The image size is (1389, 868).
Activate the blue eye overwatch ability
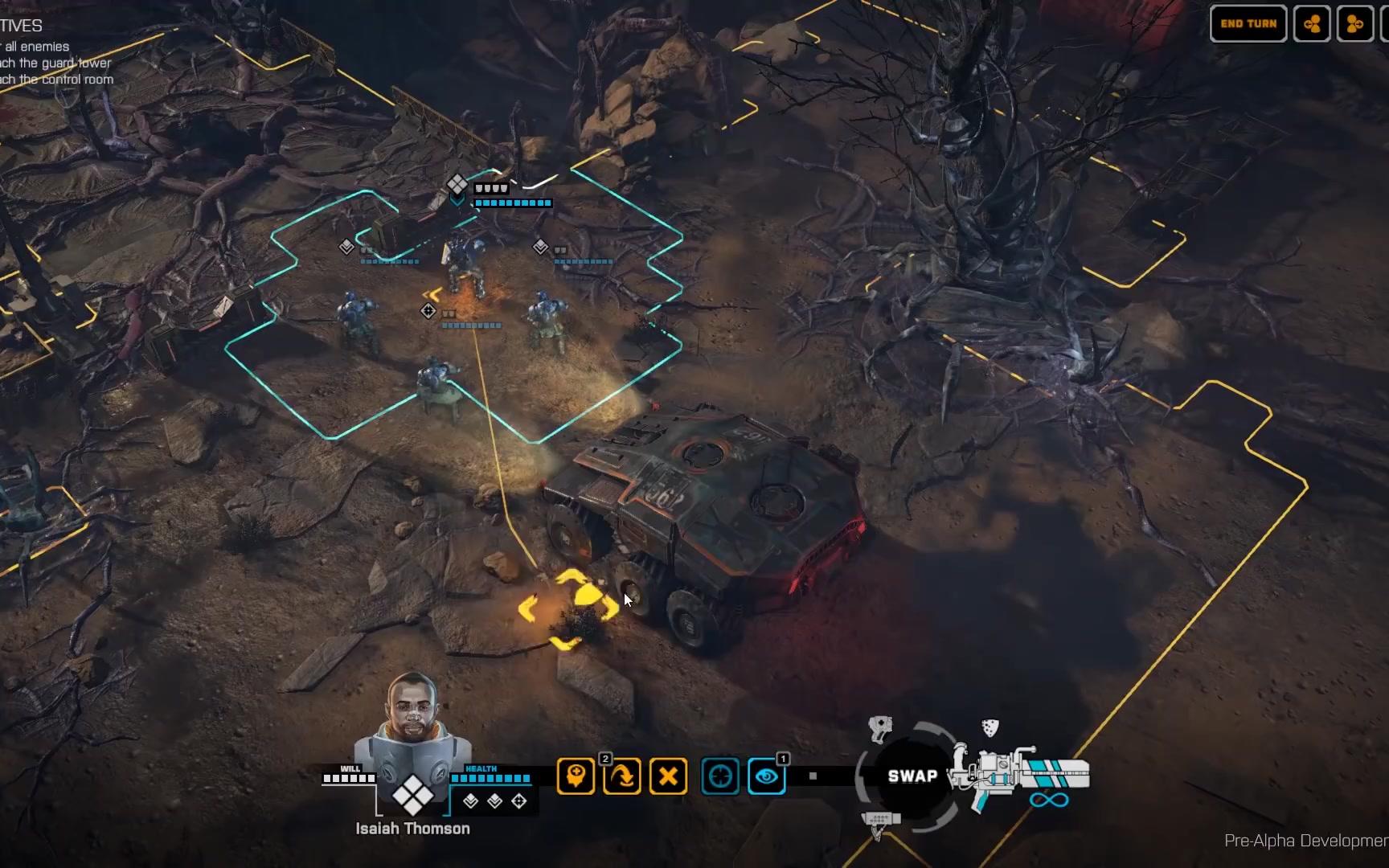coord(766,776)
